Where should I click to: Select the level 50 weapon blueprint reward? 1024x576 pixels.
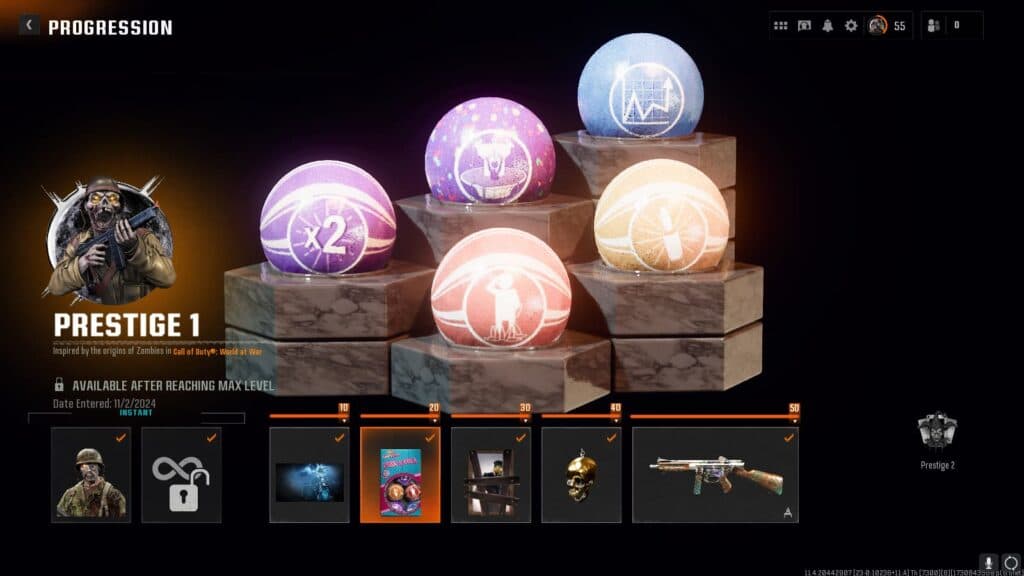715,475
